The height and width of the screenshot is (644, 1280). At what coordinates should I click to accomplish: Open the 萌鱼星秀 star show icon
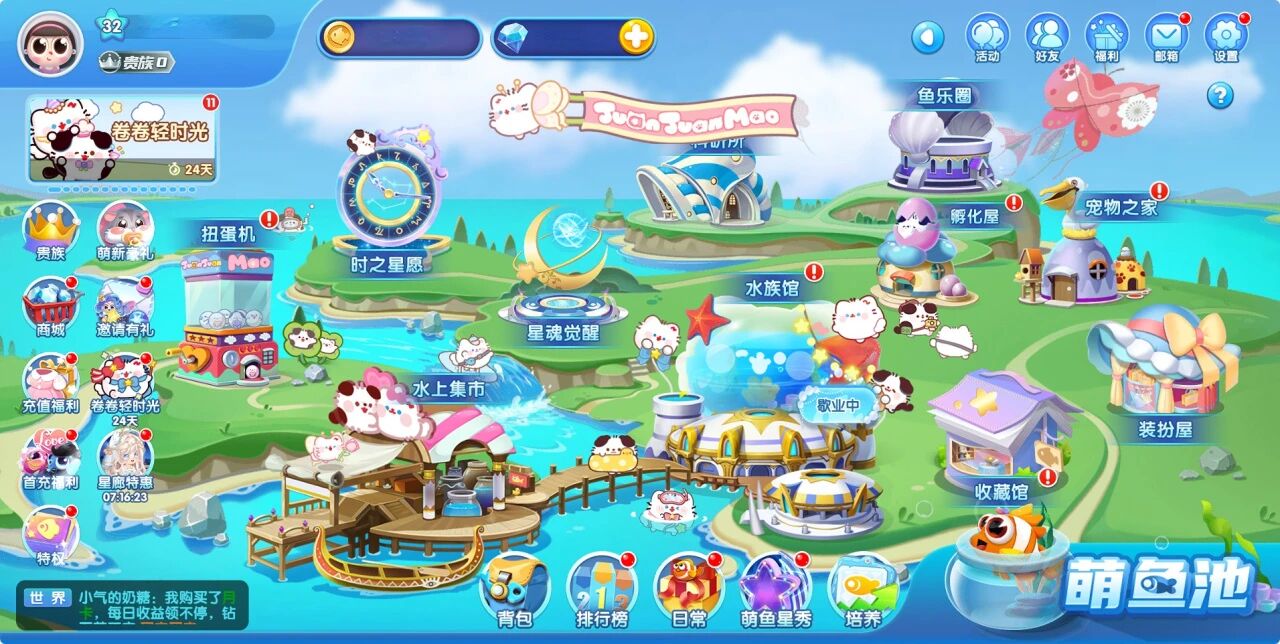coord(776,587)
